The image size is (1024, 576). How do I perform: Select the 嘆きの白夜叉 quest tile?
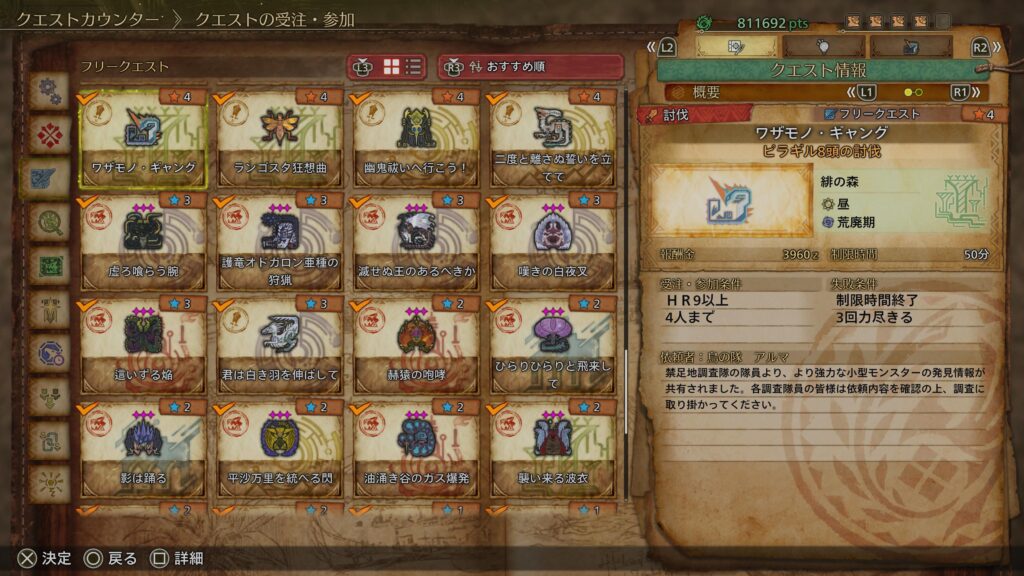[553, 242]
